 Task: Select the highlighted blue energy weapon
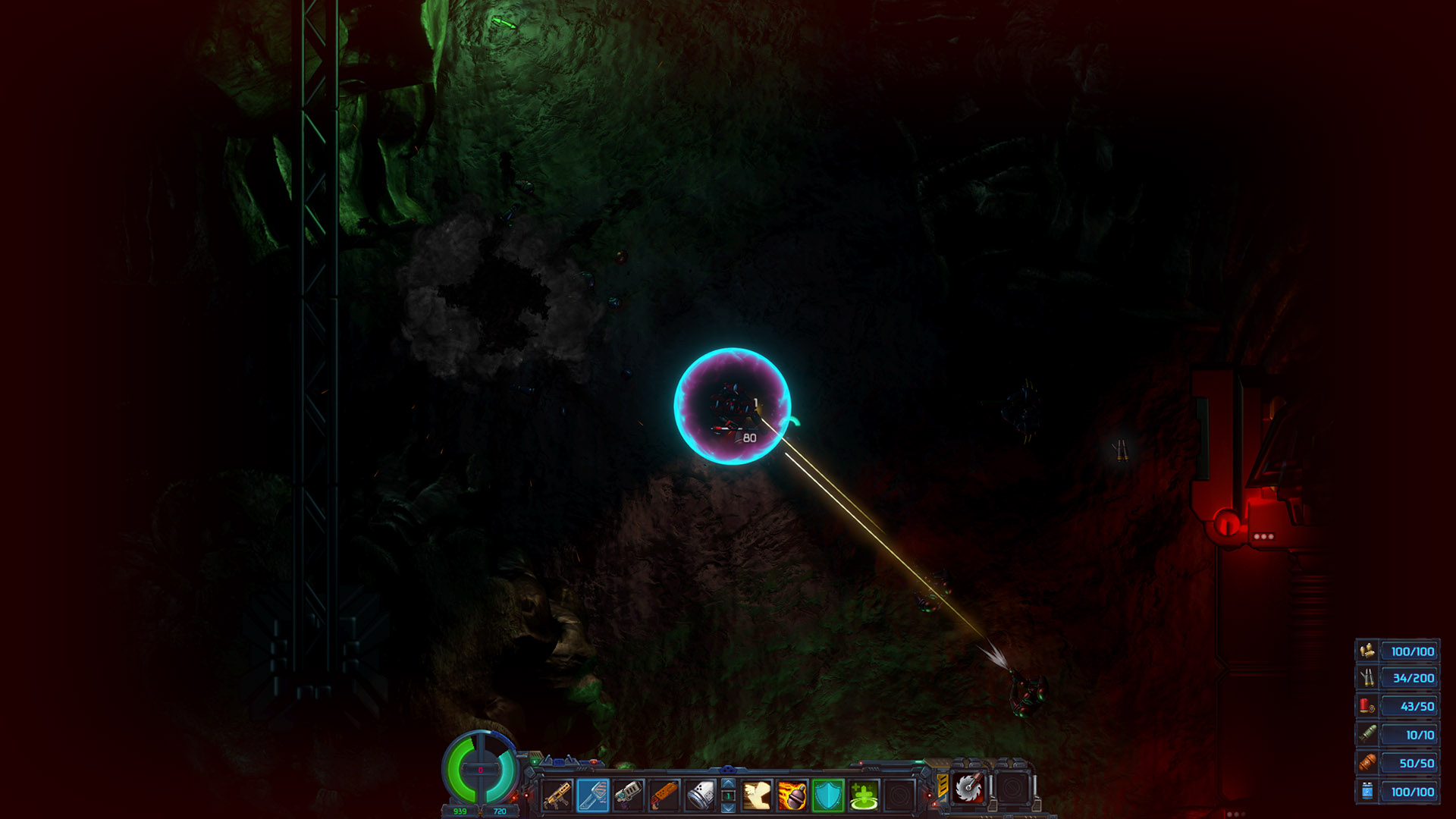click(x=594, y=794)
